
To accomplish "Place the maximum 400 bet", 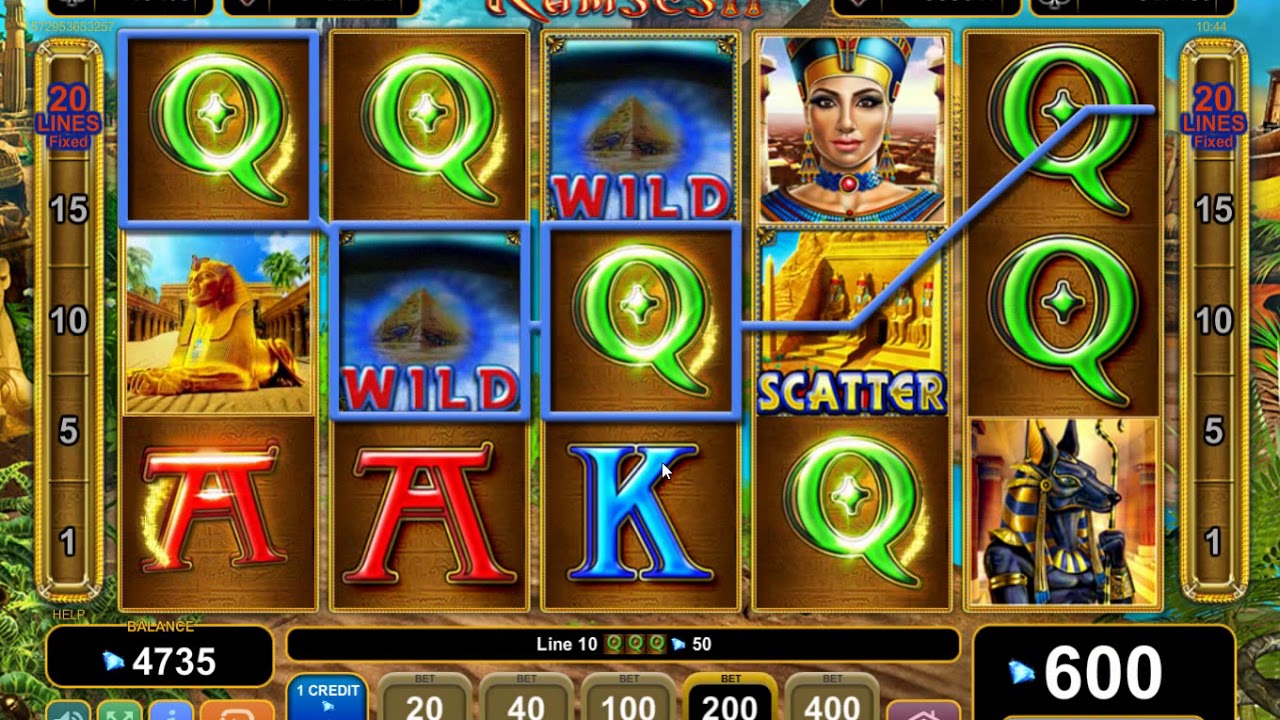I will pyautogui.click(x=832, y=700).
